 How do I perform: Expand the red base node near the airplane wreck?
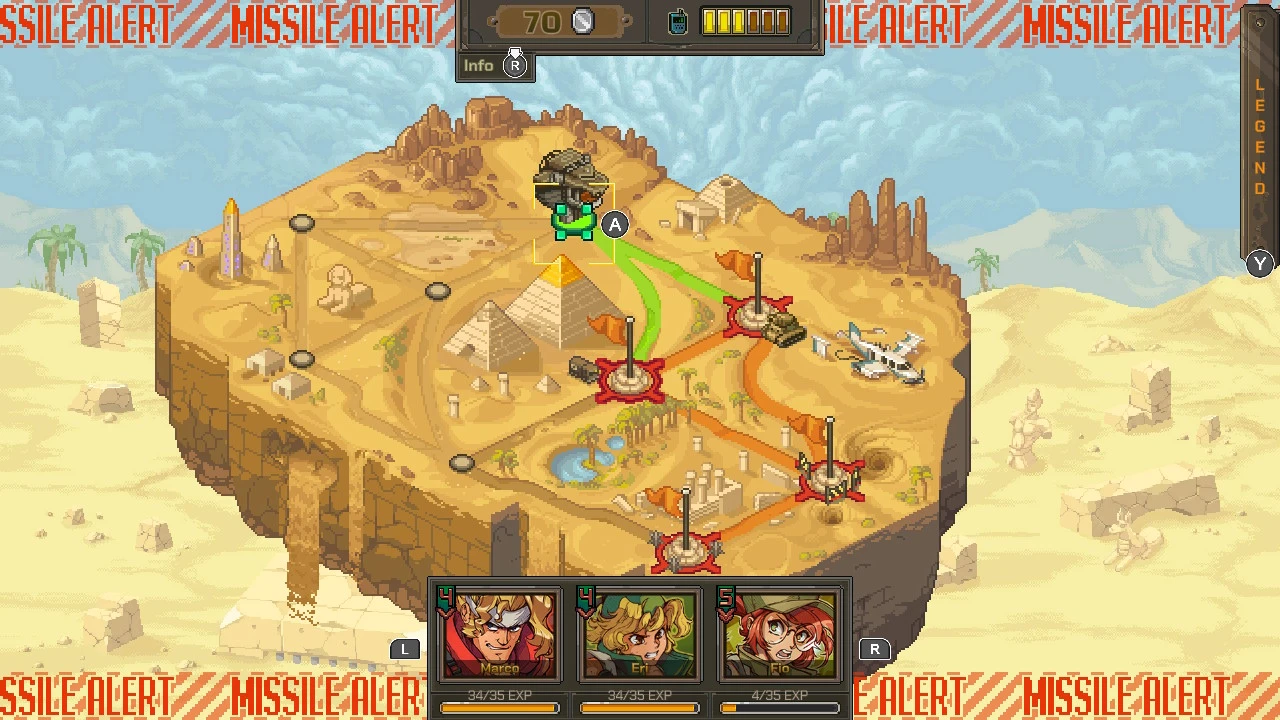pyautogui.click(x=757, y=315)
